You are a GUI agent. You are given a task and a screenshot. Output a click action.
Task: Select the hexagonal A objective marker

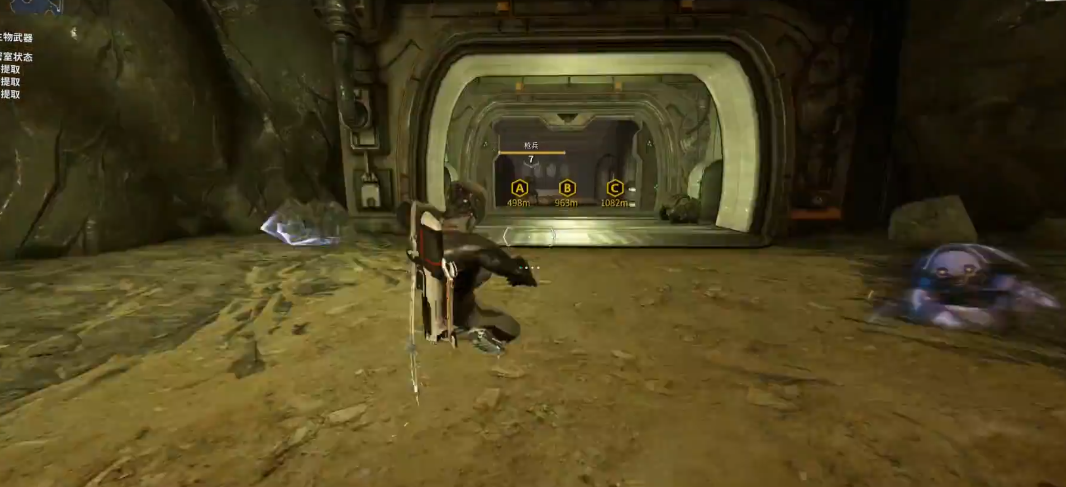click(519, 187)
